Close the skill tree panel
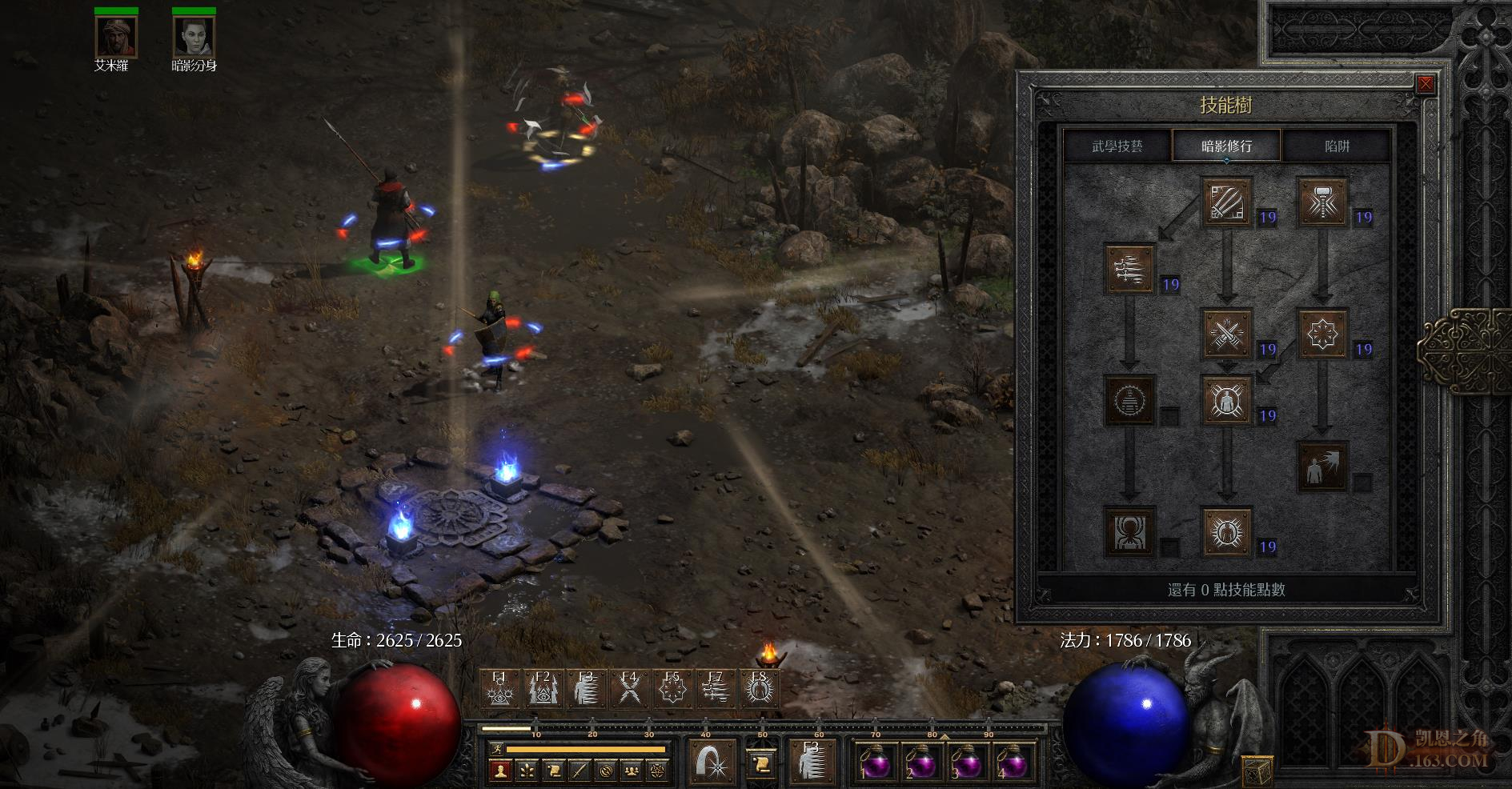Screen dimensions: 1512x789 click(x=1425, y=85)
